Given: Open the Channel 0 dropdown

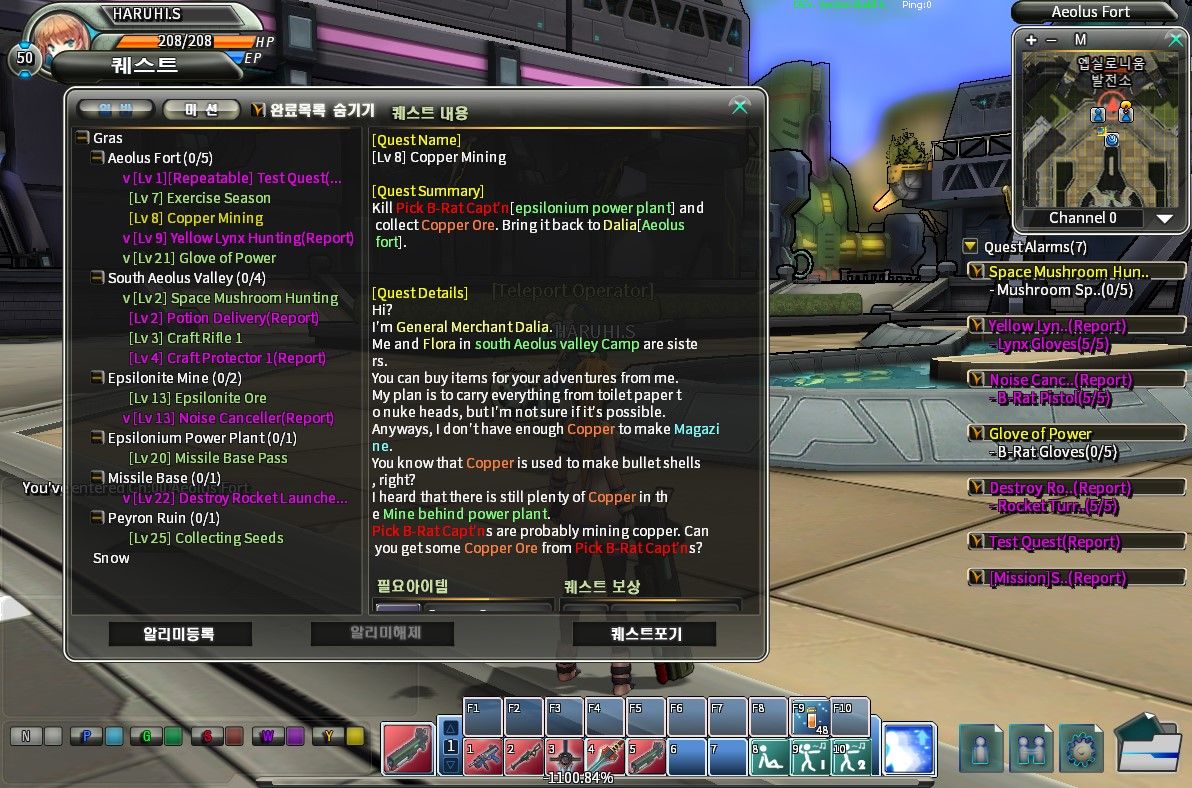Looking at the screenshot, I should (x=1164, y=218).
